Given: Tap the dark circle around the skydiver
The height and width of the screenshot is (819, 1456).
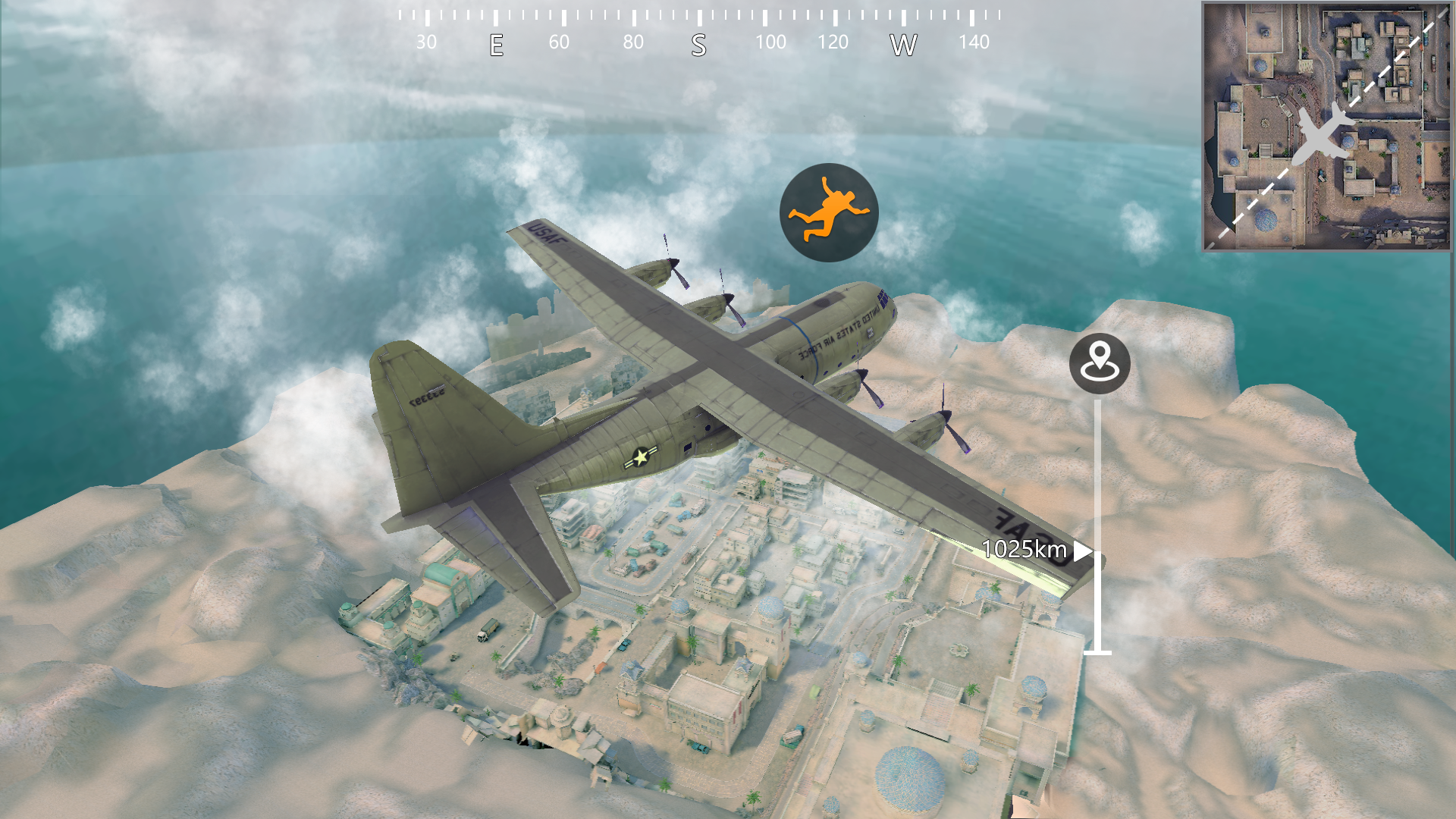Looking at the screenshot, I should pyautogui.click(x=831, y=212).
